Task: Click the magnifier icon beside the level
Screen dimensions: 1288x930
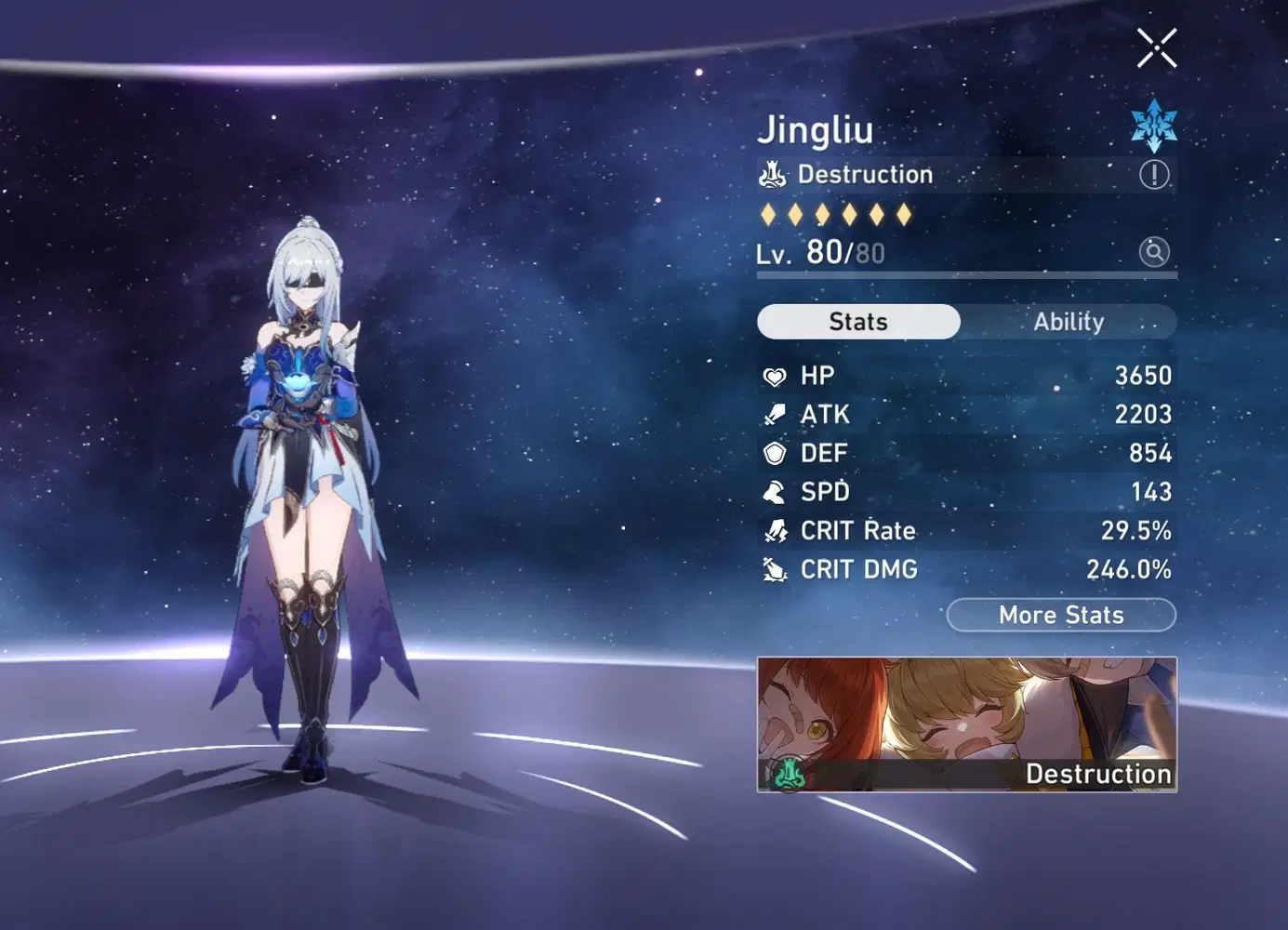Action: [x=1154, y=251]
